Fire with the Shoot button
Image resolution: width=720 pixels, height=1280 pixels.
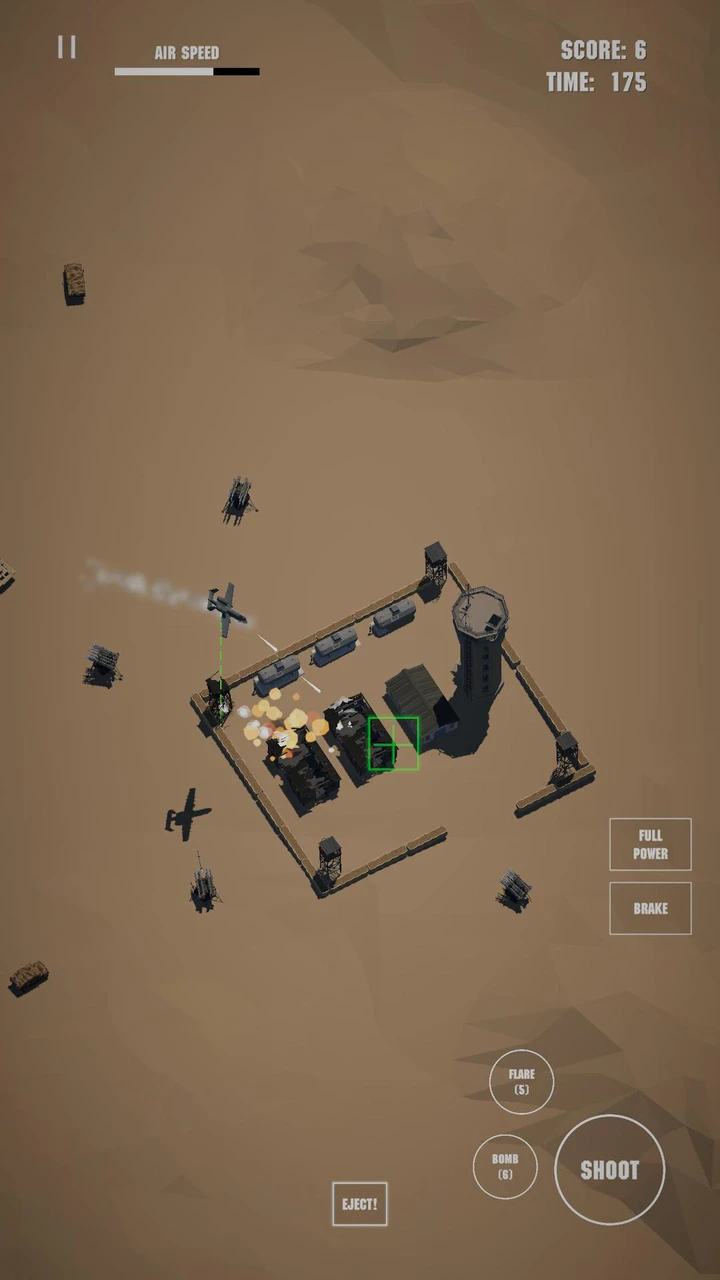(609, 1169)
